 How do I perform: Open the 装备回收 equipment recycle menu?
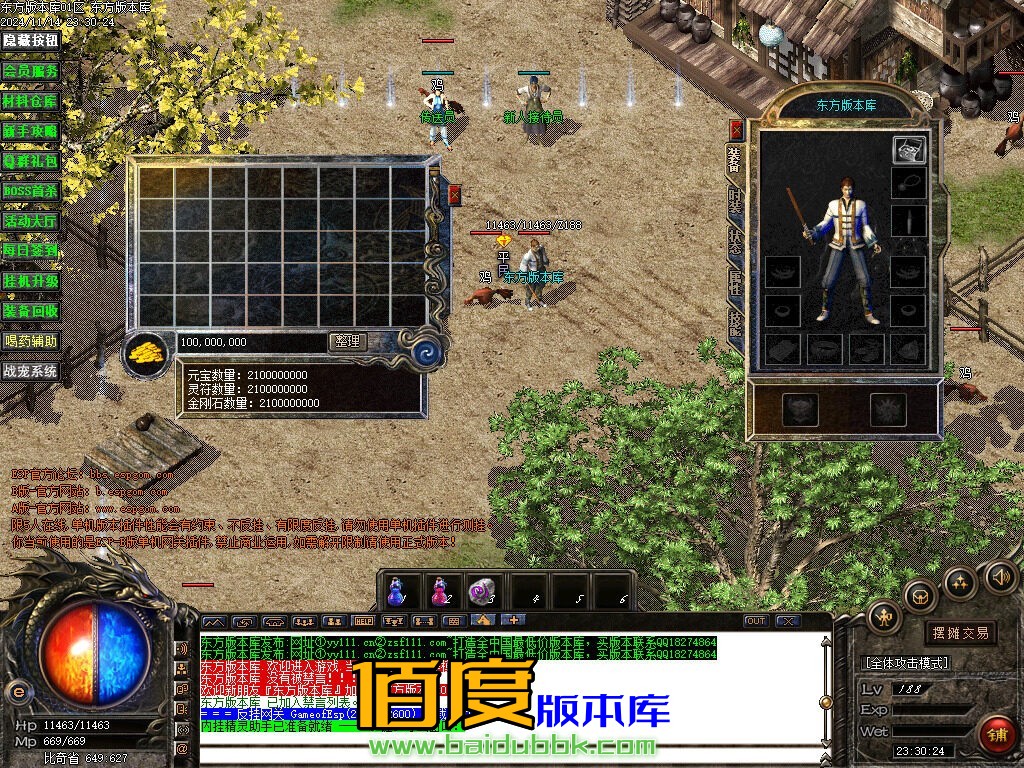coord(31,311)
